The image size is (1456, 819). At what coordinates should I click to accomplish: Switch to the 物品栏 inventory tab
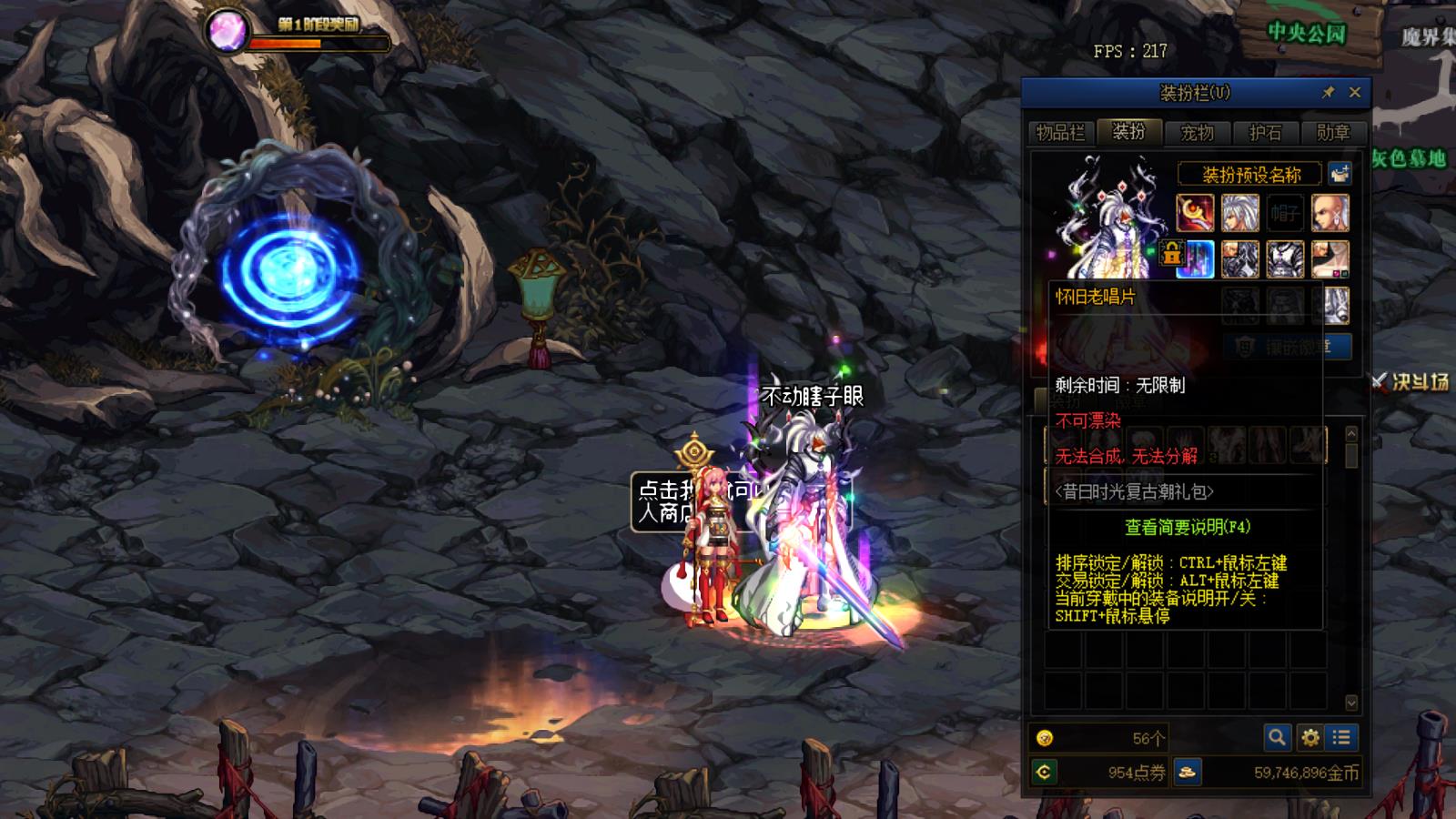pos(1061,133)
